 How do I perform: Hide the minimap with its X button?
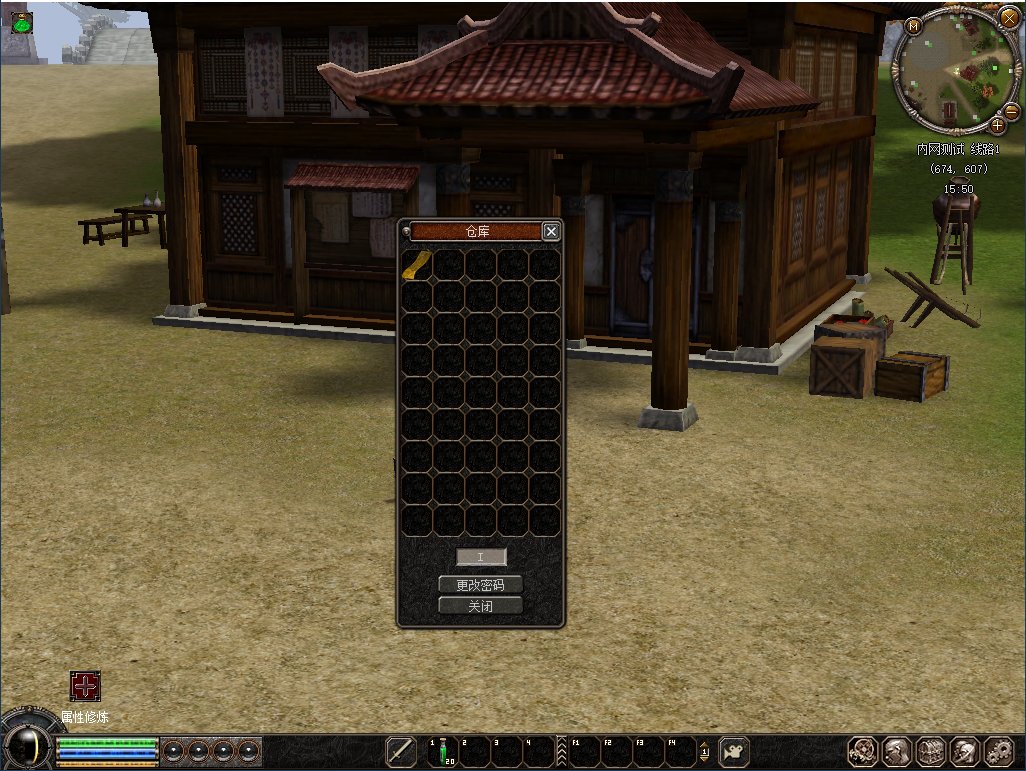click(x=1009, y=18)
